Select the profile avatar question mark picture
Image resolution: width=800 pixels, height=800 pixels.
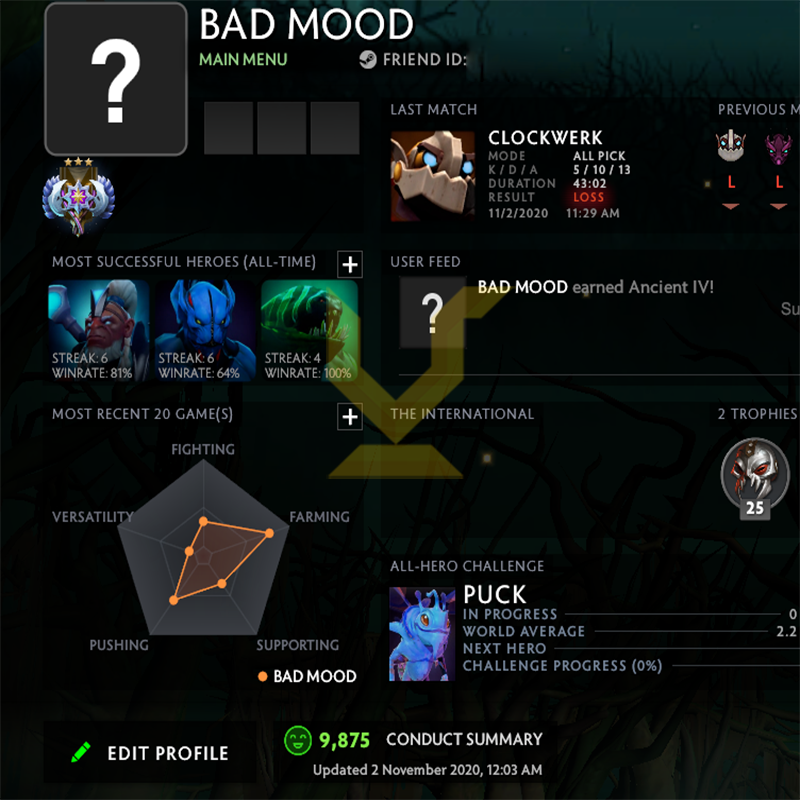coord(116,79)
